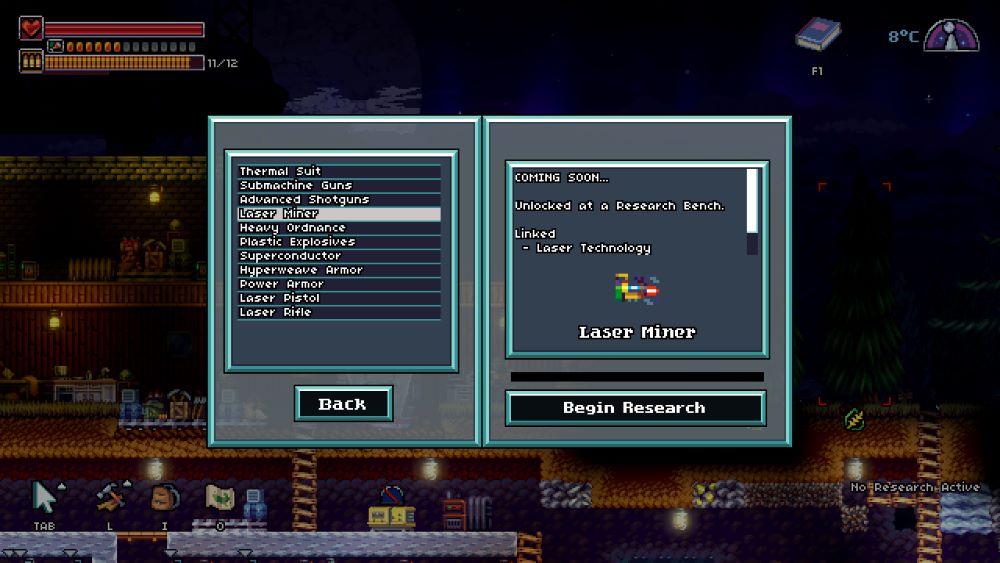Select the highlighted Laser Miner entry
This screenshot has height=563, width=1000.
pos(338,214)
